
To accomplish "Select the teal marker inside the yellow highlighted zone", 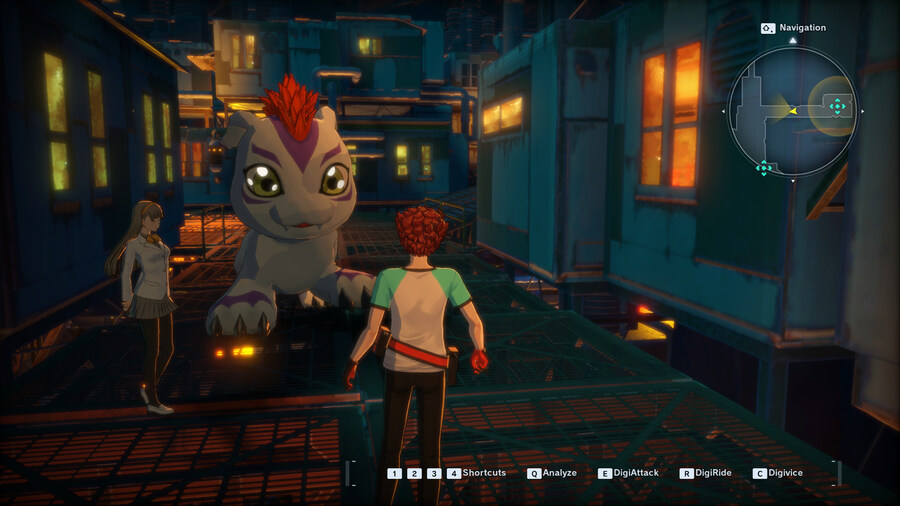I will tap(838, 106).
